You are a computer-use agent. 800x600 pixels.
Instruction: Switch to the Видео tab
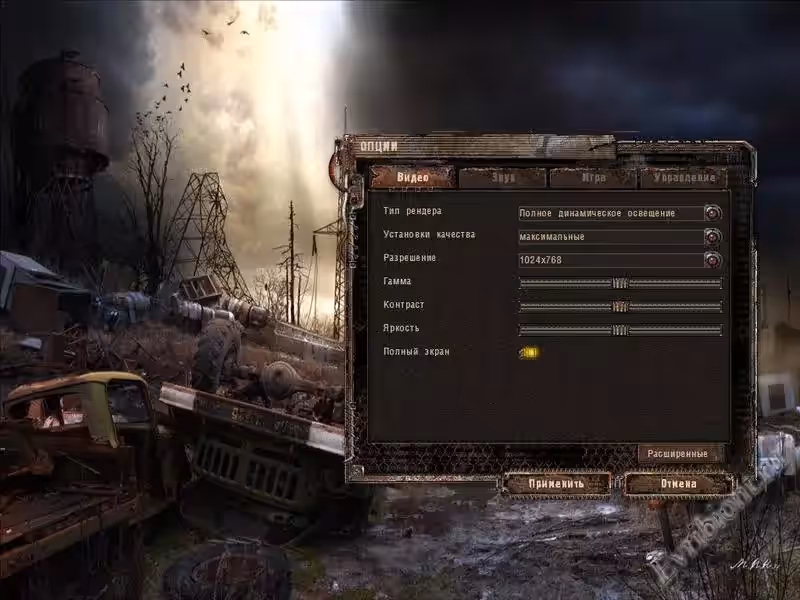click(x=413, y=178)
